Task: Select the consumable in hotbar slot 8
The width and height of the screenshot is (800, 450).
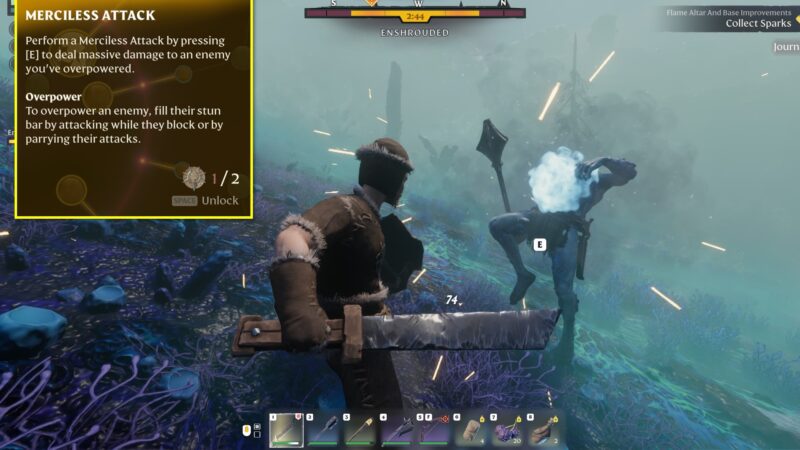Action: [544, 430]
